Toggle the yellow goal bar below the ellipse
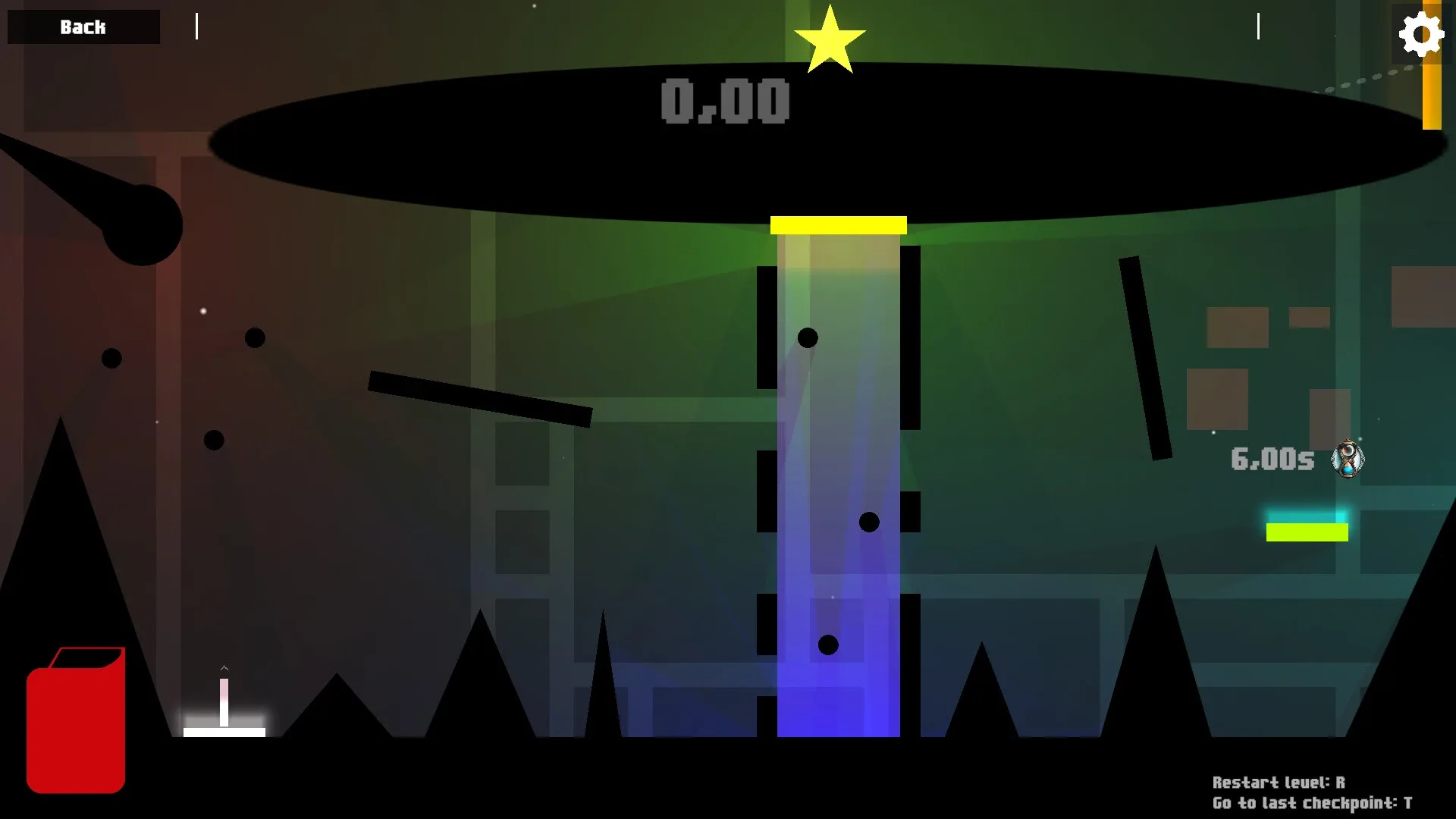 pyautogui.click(x=838, y=223)
